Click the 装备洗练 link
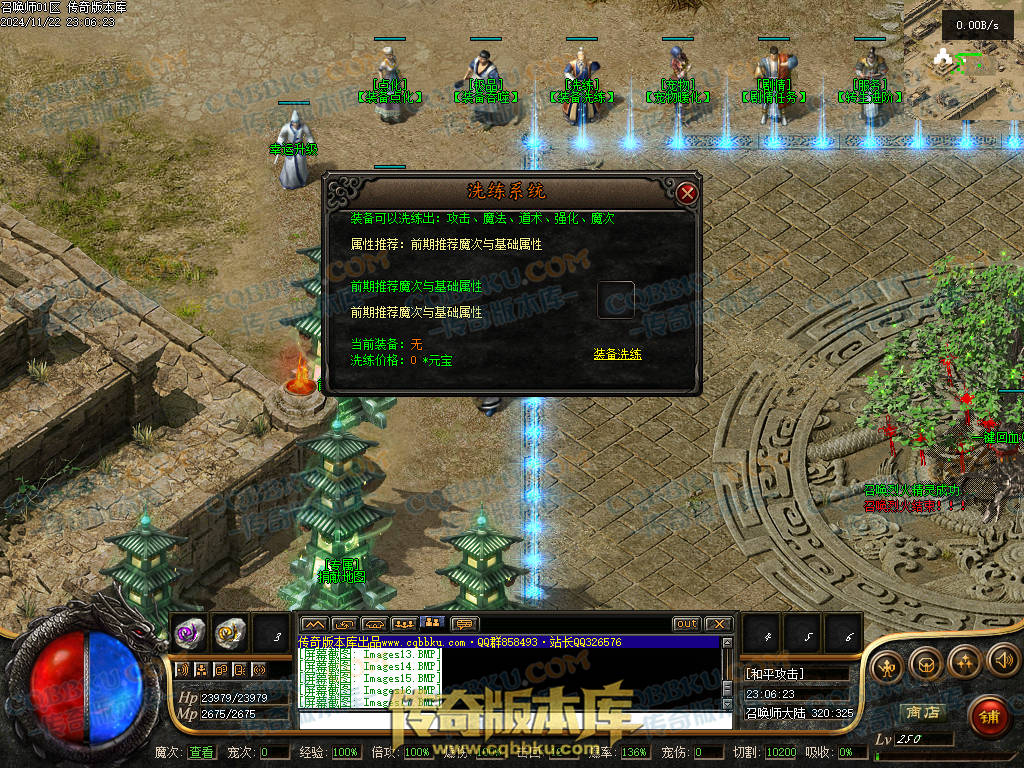Screen dimensions: 1024x768 pos(617,354)
